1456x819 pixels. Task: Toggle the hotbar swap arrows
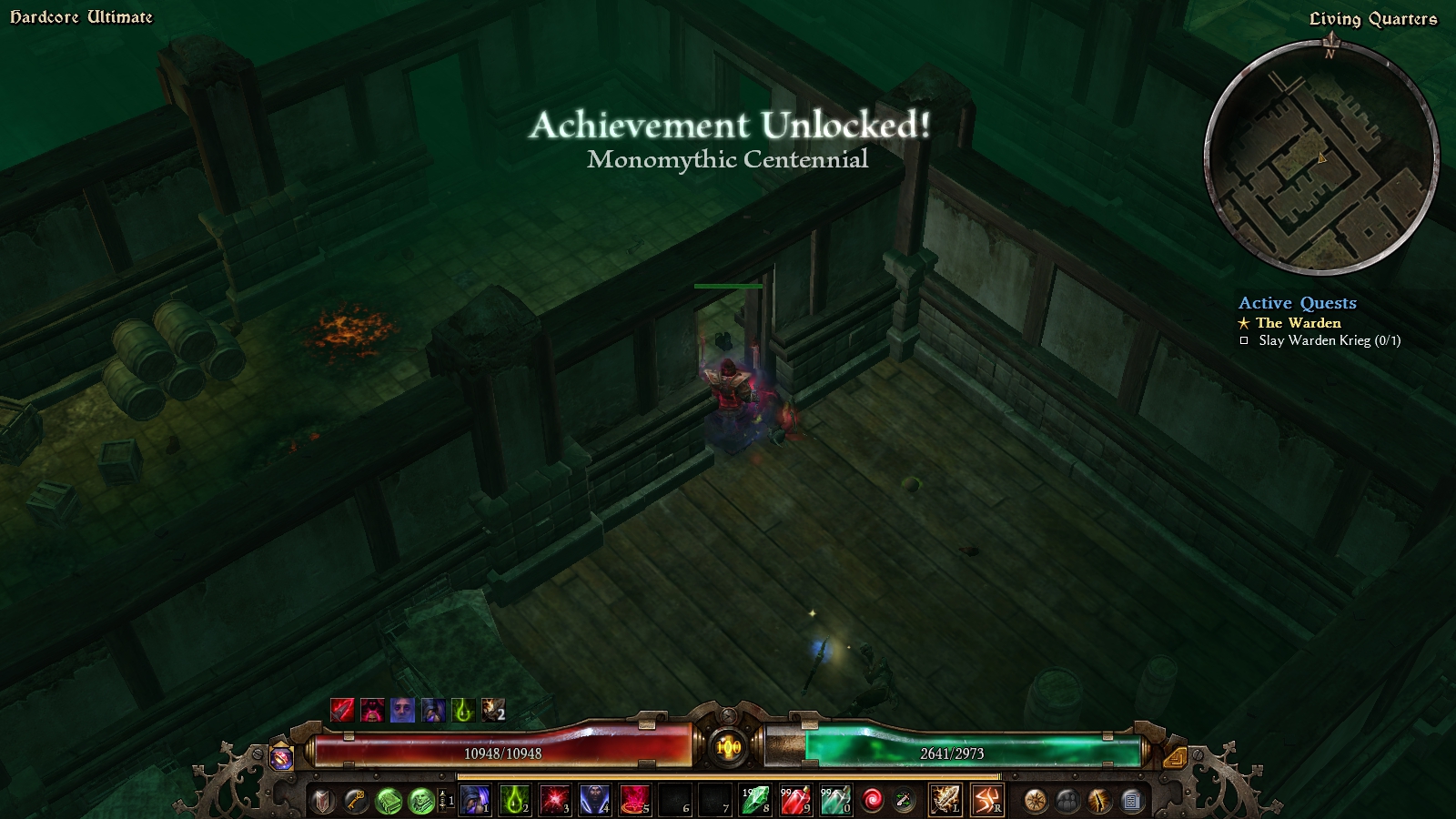pyautogui.click(x=445, y=800)
